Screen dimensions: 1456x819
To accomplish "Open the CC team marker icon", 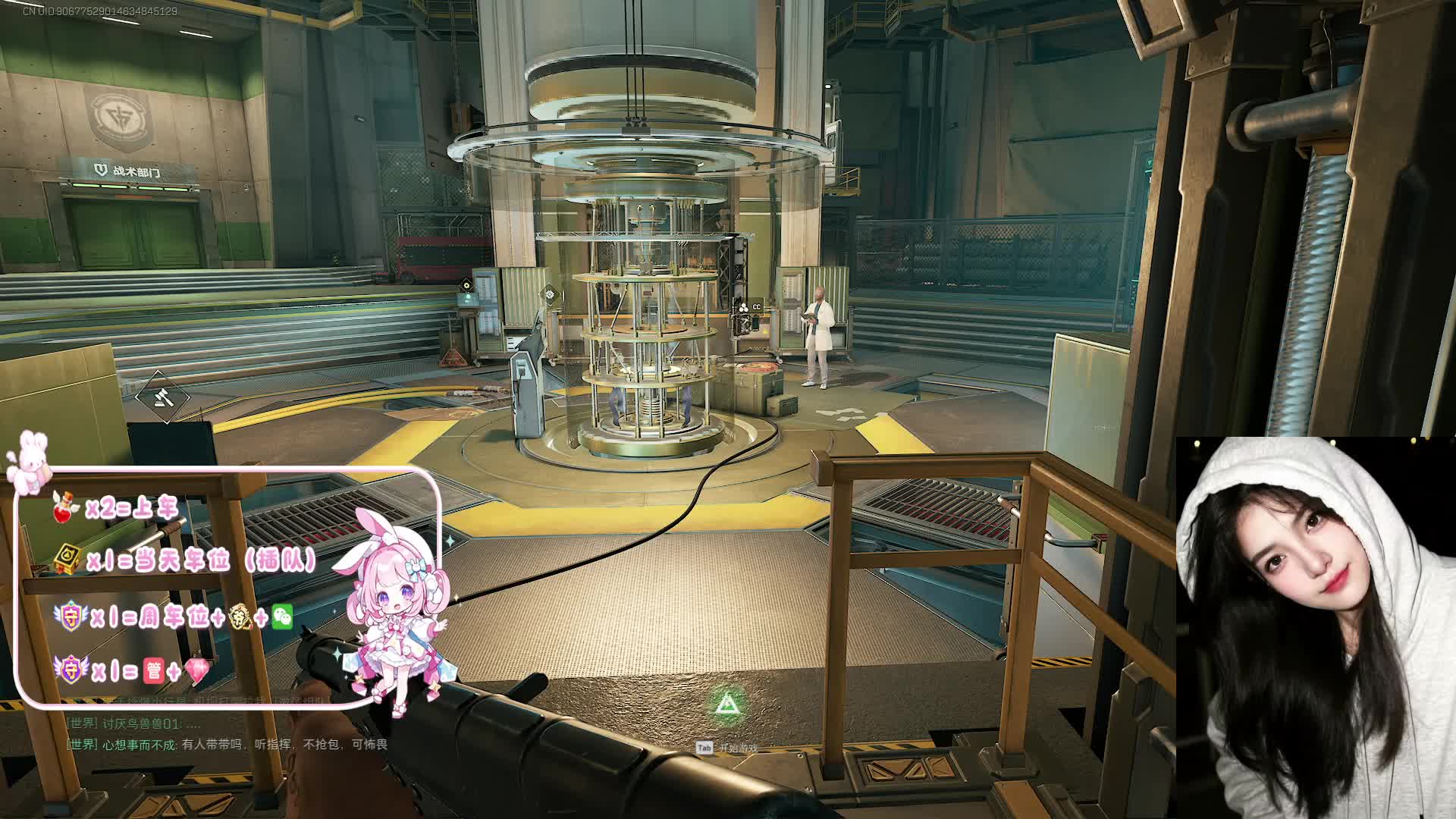I will point(749,307).
